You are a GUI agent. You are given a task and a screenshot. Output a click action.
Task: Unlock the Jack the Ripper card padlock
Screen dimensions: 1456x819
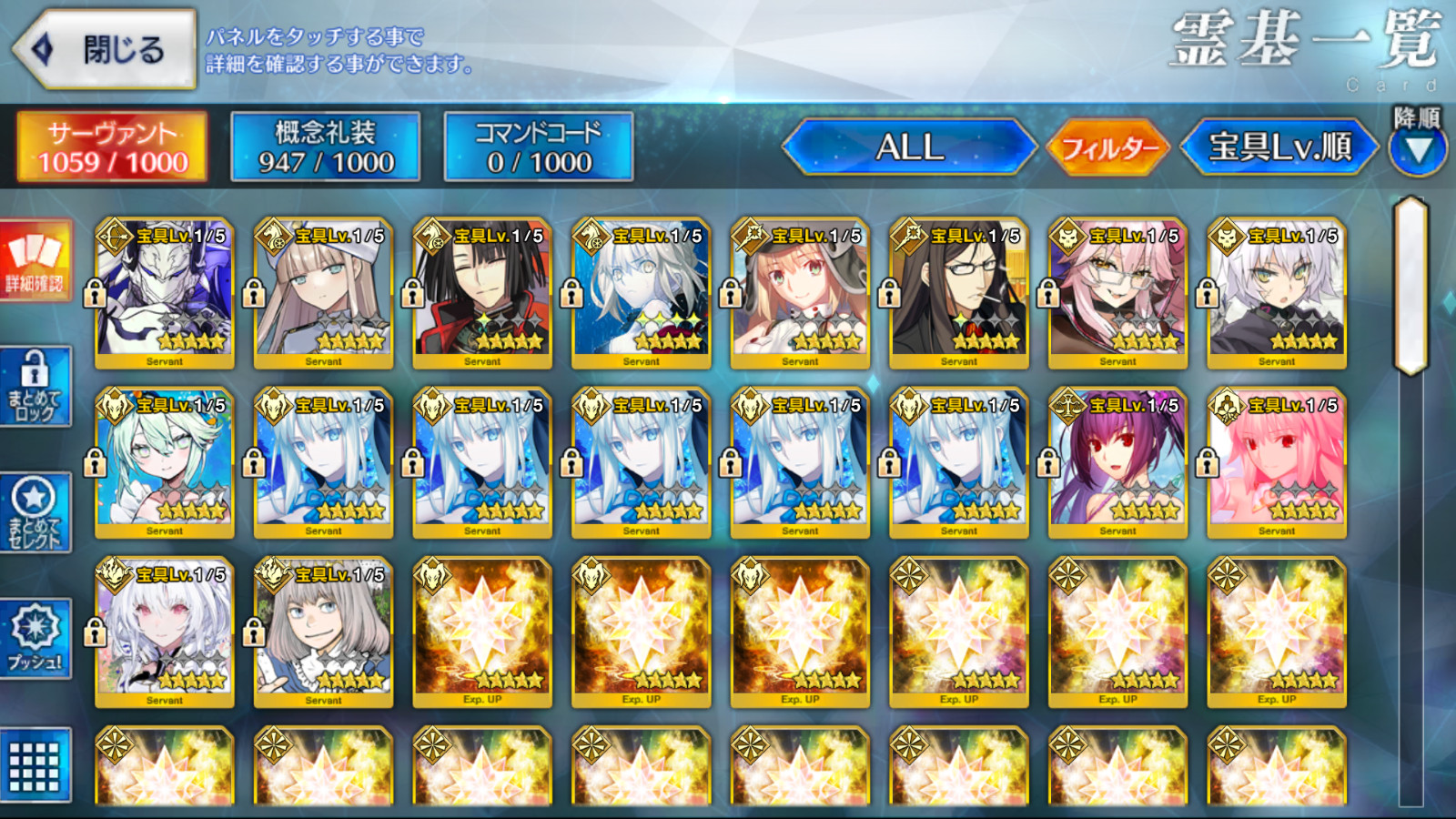(1206, 293)
